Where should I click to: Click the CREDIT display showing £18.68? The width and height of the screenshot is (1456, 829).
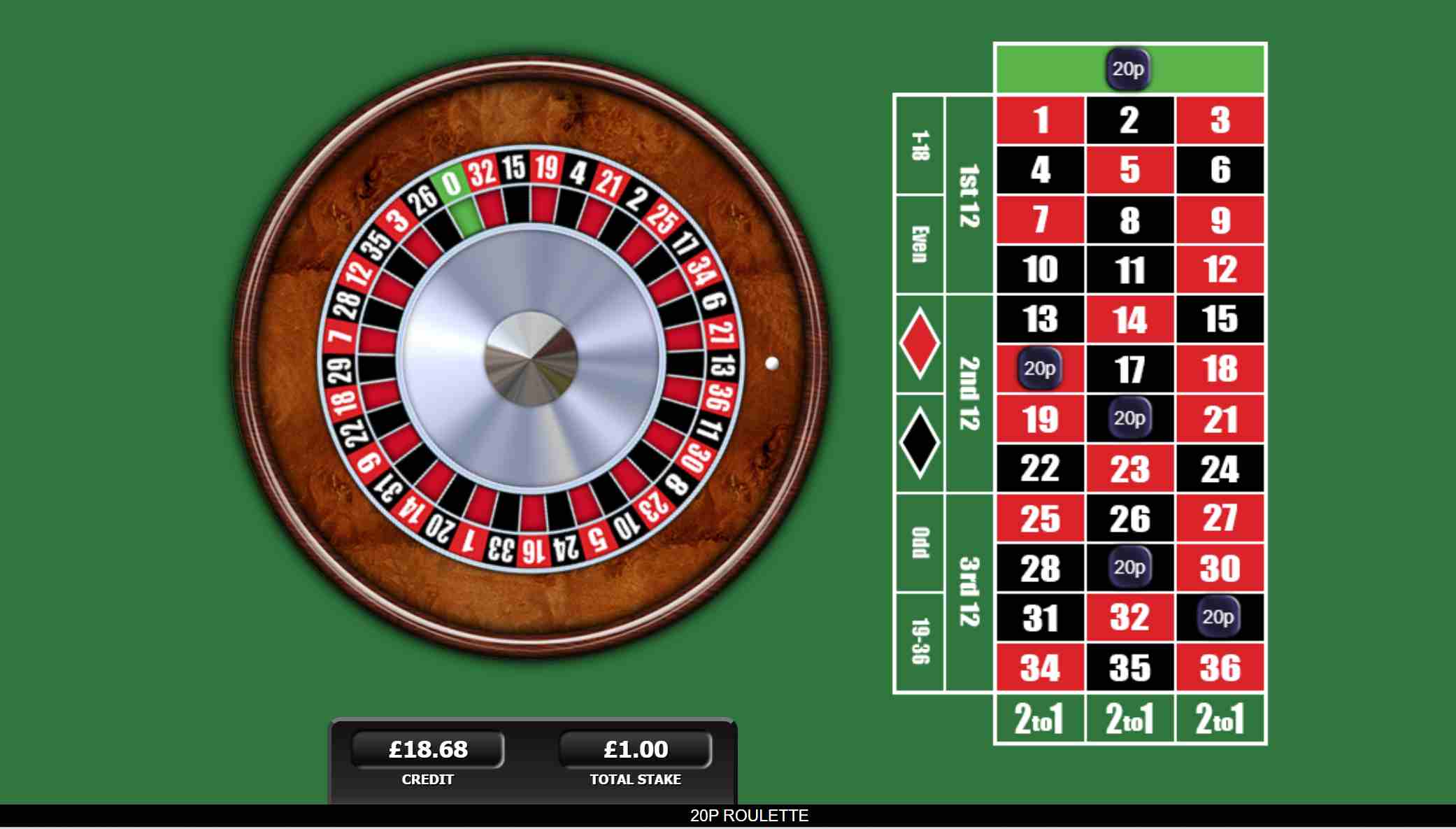(427, 748)
